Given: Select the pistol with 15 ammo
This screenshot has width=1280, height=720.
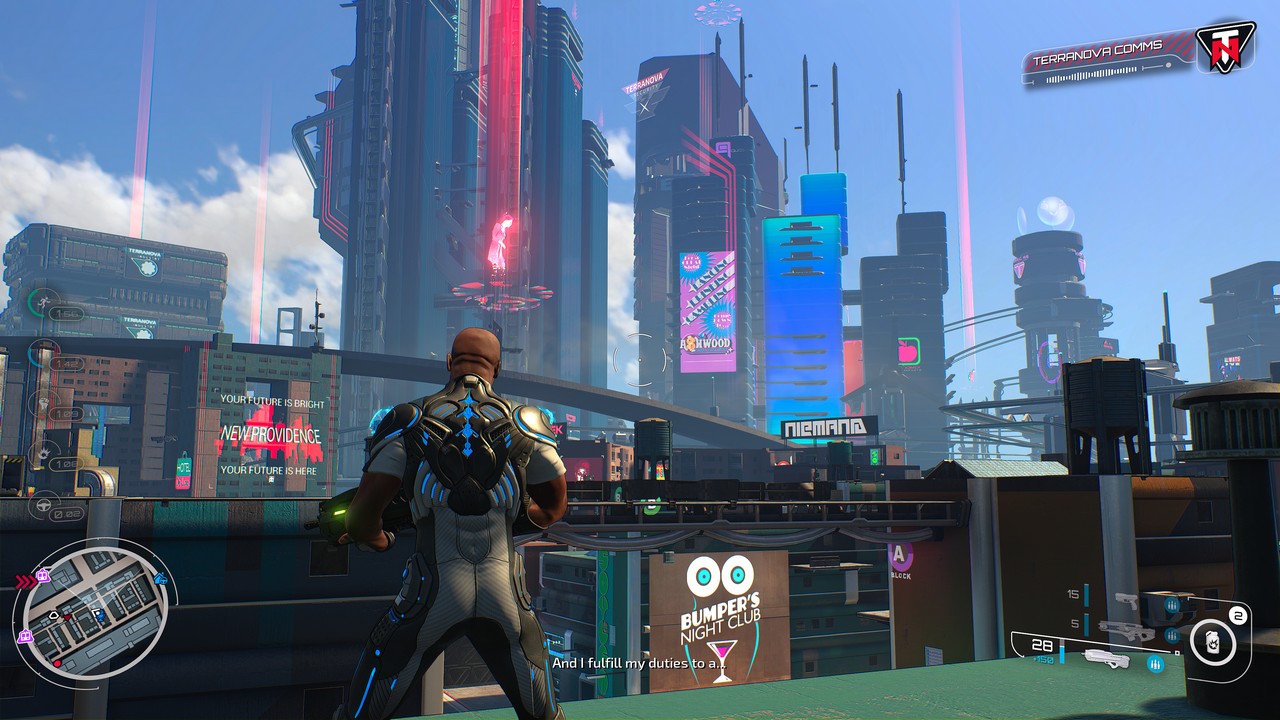Looking at the screenshot, I should [x=1128, y=601].
